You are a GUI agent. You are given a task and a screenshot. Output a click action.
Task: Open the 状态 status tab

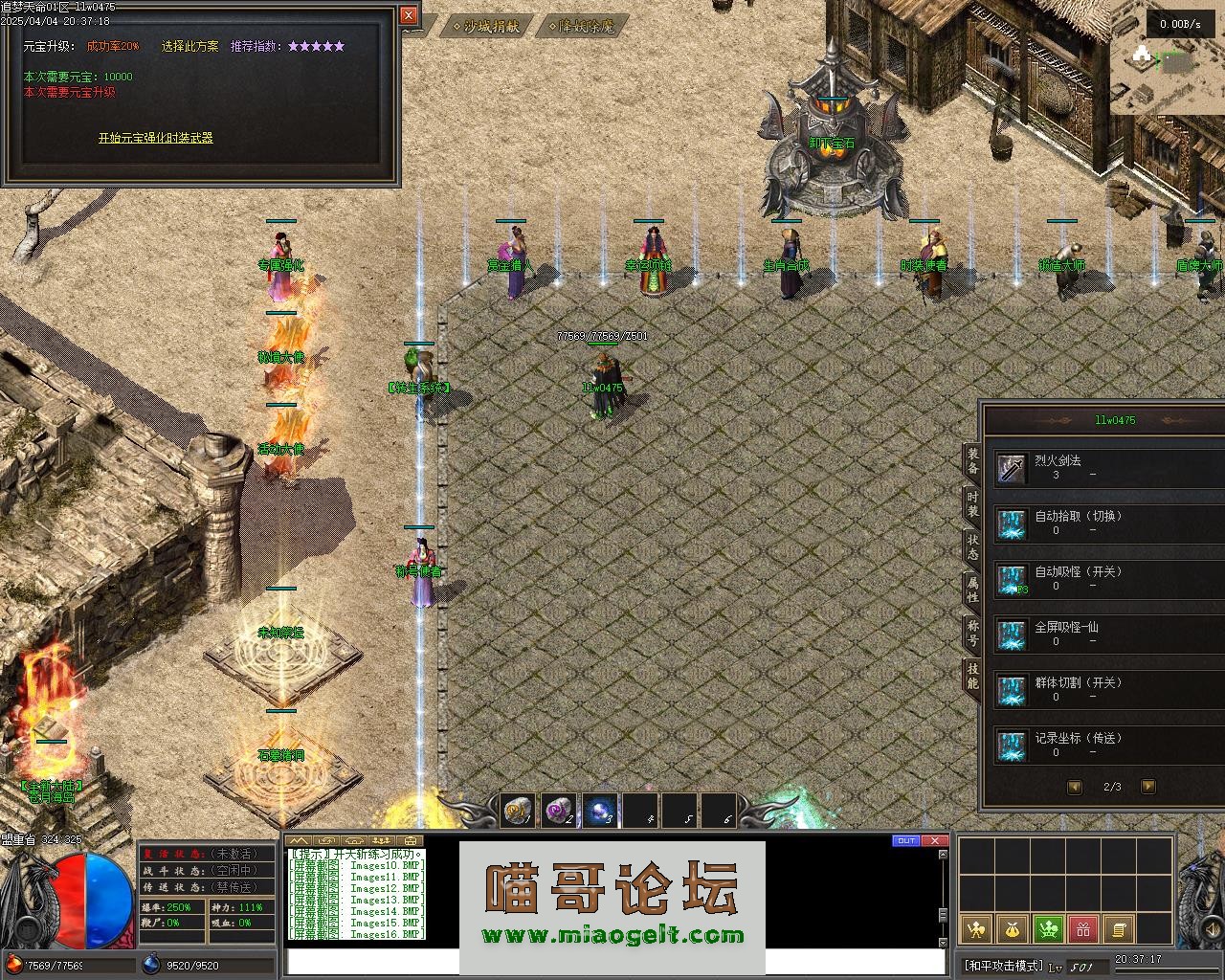click(972, 547)
